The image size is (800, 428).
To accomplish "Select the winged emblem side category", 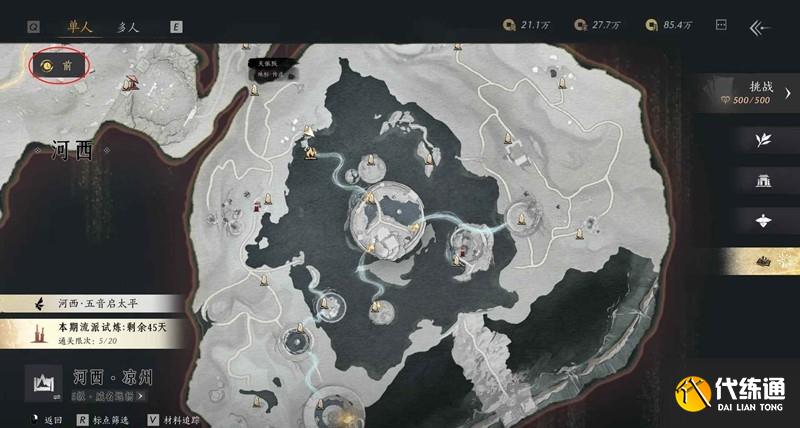I will click(x=763, y=221).
